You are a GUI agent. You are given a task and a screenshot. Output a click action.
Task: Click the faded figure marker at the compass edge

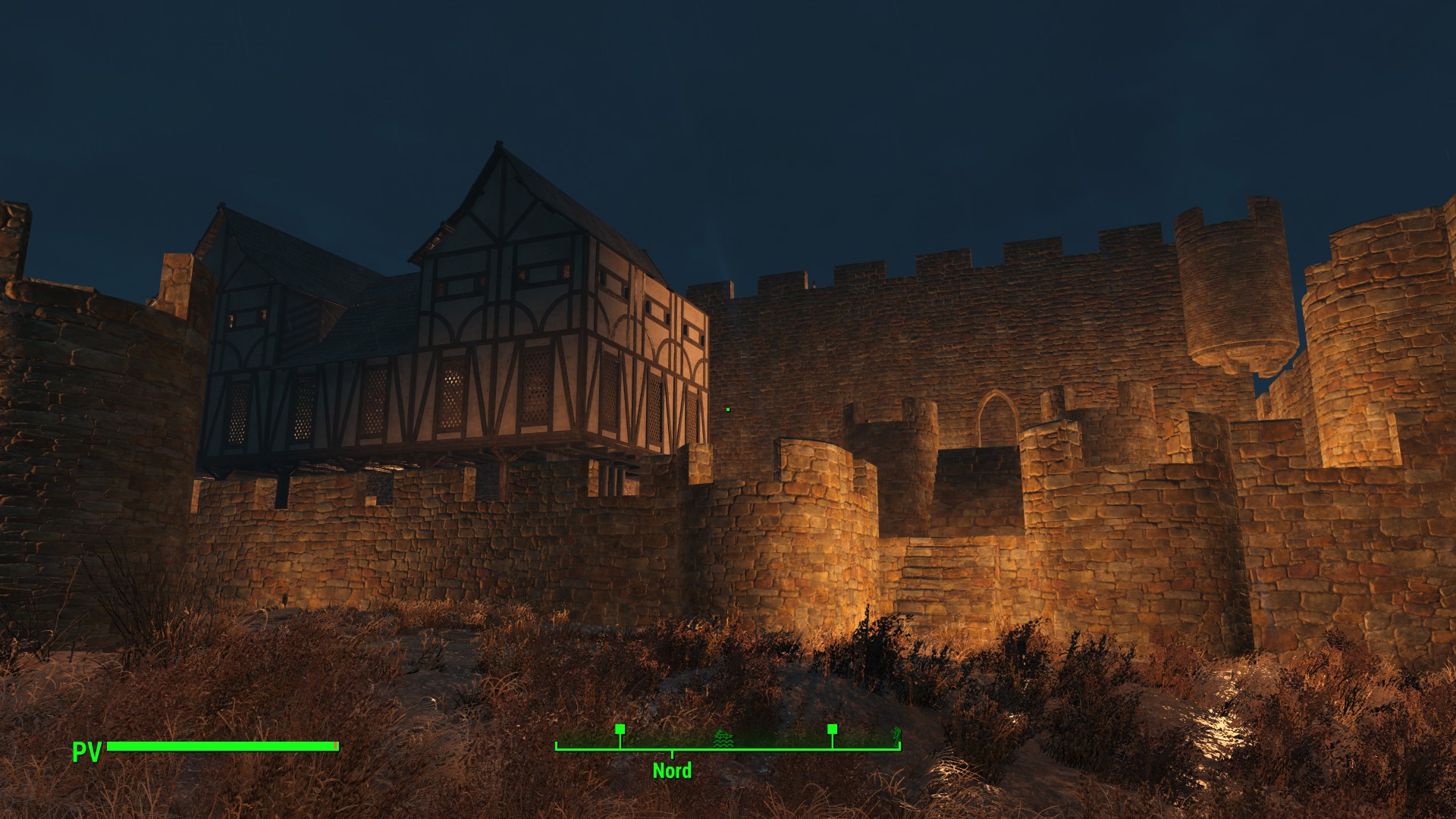click(x=896, y=735)
